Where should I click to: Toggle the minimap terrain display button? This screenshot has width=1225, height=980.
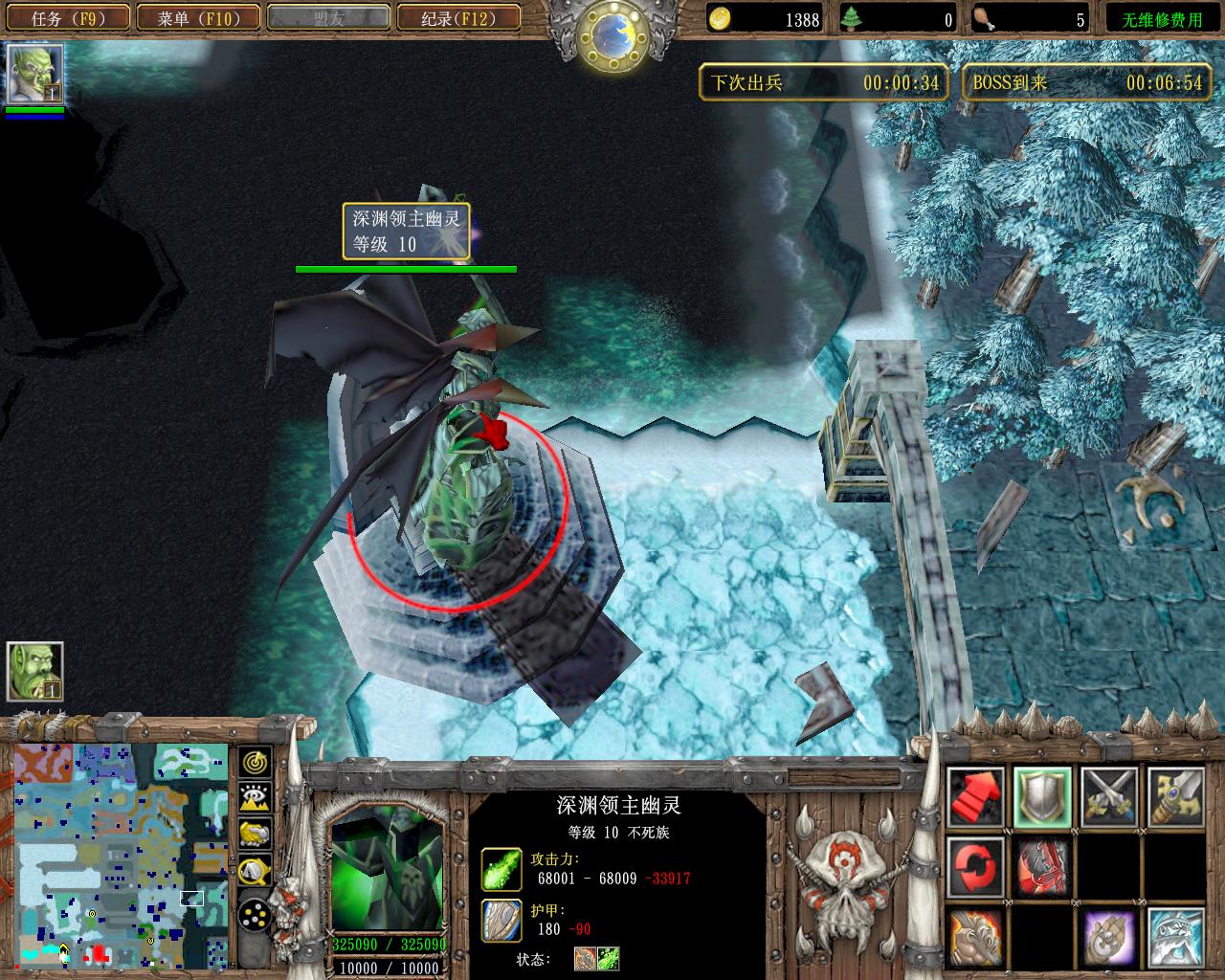click(256, 798)
